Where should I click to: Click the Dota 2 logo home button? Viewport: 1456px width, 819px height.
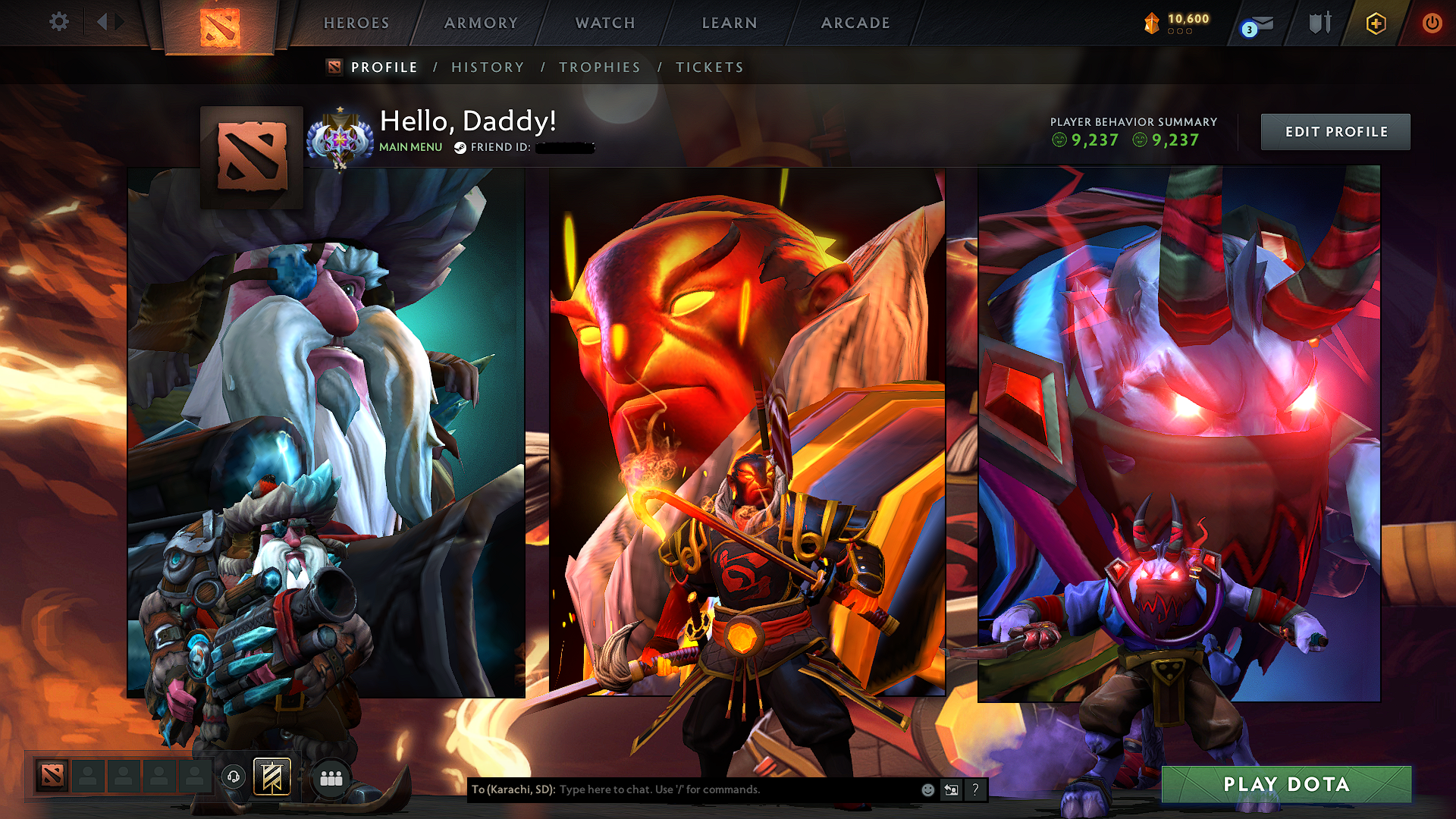[220, 27]
